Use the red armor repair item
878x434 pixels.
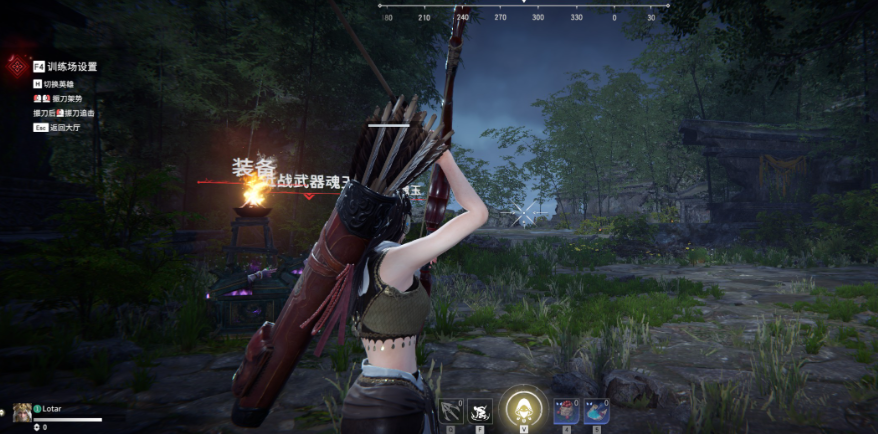(566, 410)
